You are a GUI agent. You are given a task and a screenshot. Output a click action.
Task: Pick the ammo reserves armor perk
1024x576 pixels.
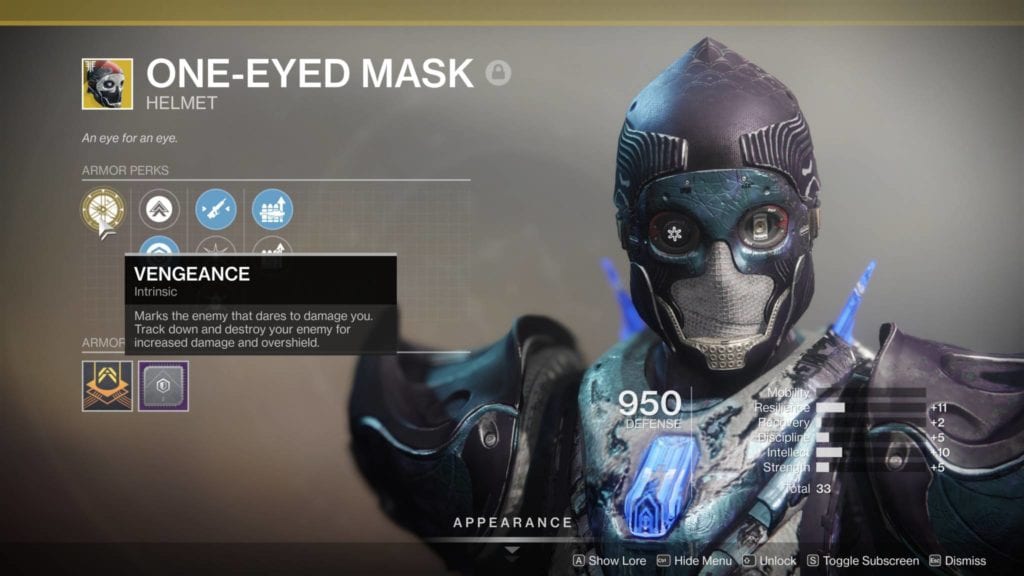point(272,209)
